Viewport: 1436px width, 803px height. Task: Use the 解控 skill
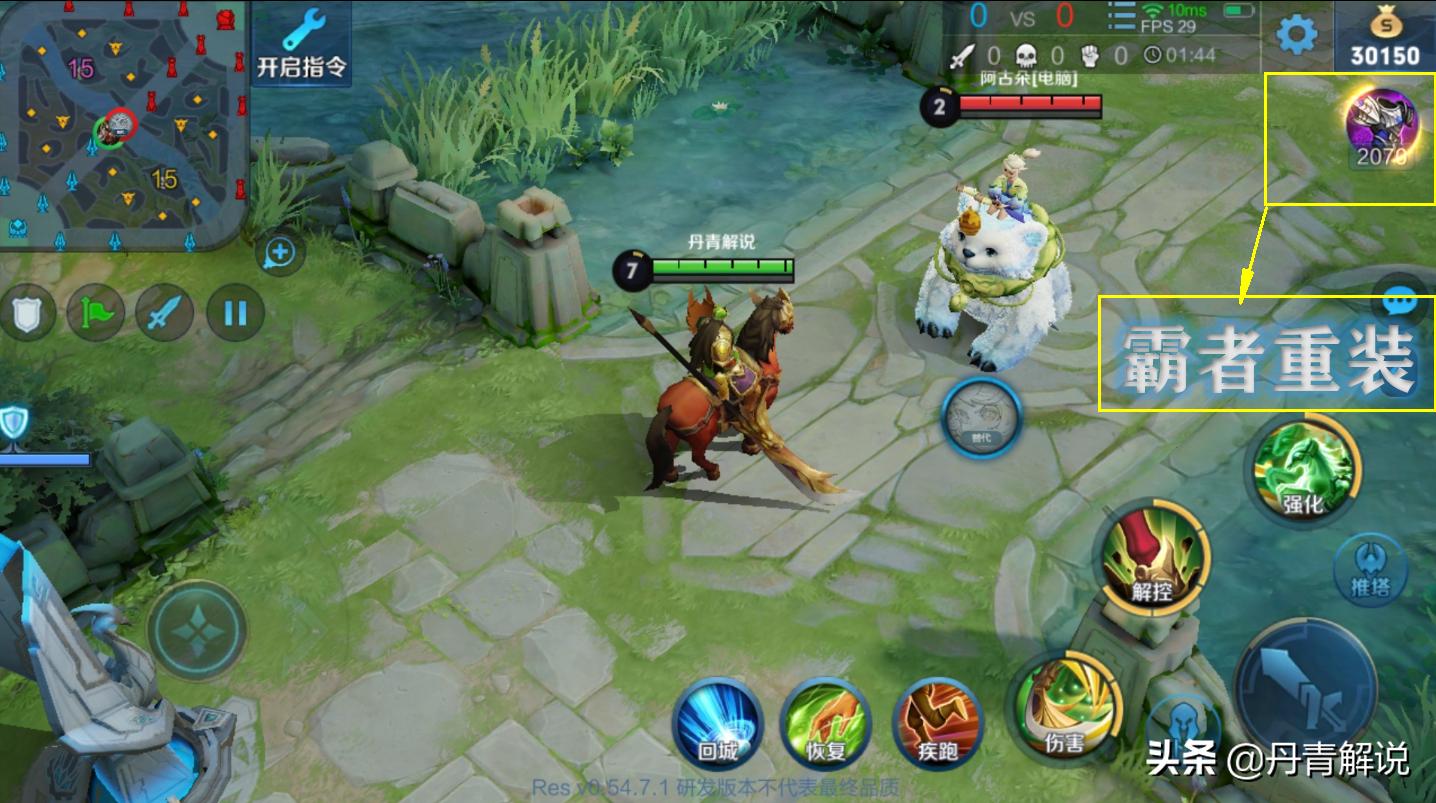tap(1153, 560)
